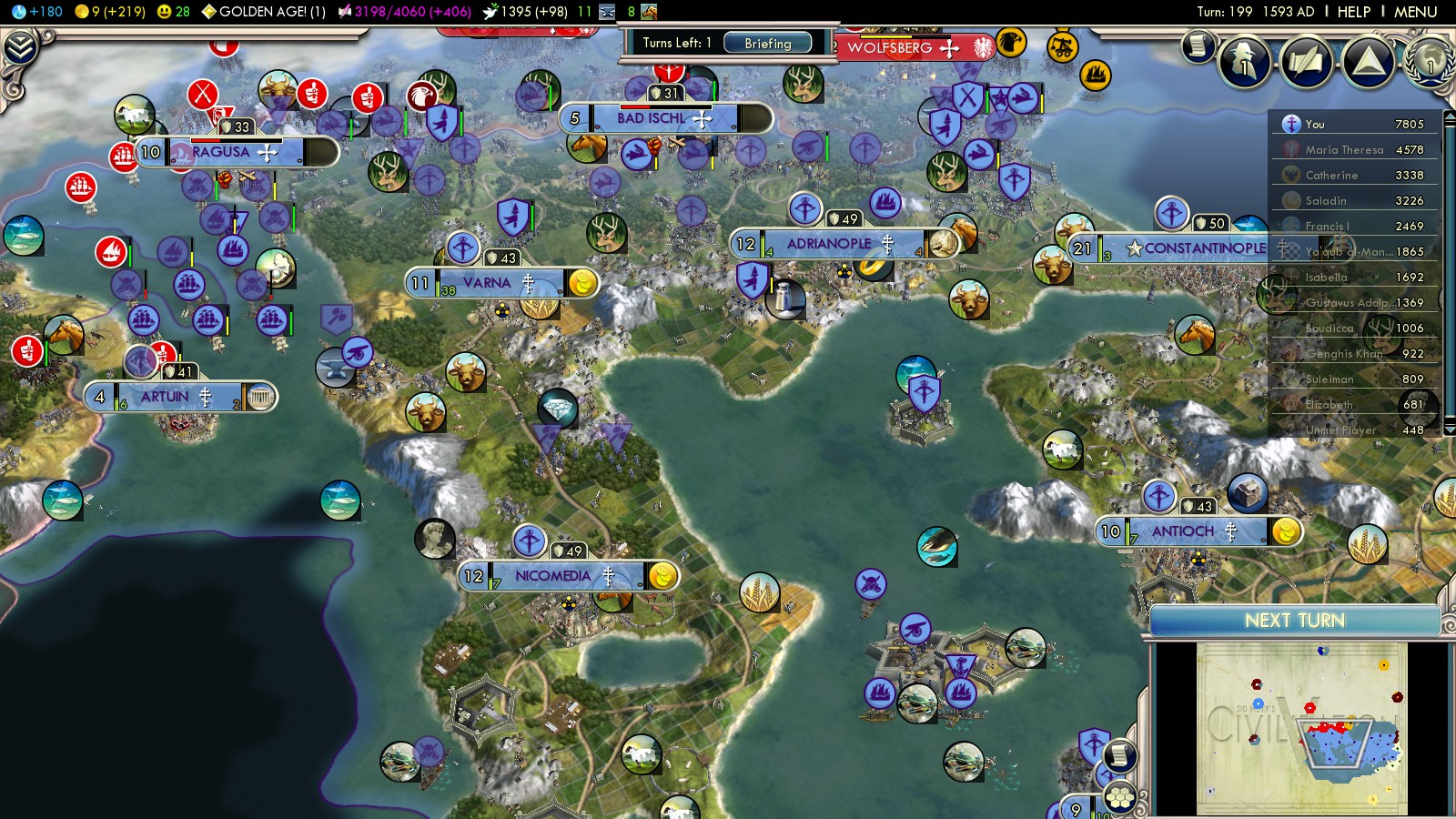The height and width of the screenshot is (819, 1456).
Task: Open the strategic view scroll button near minimap
Action: pos(1120,755)
